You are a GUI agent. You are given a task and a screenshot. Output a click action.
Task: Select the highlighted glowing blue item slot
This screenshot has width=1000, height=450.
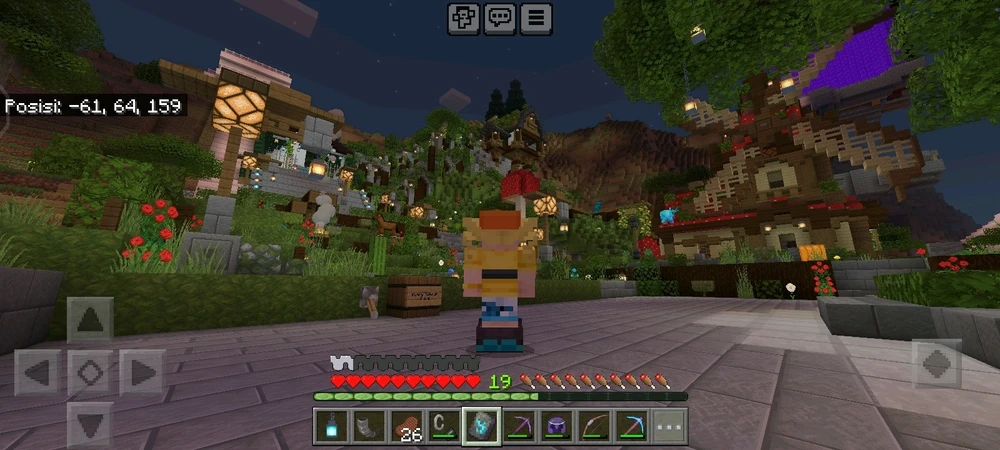click(482, 426)
